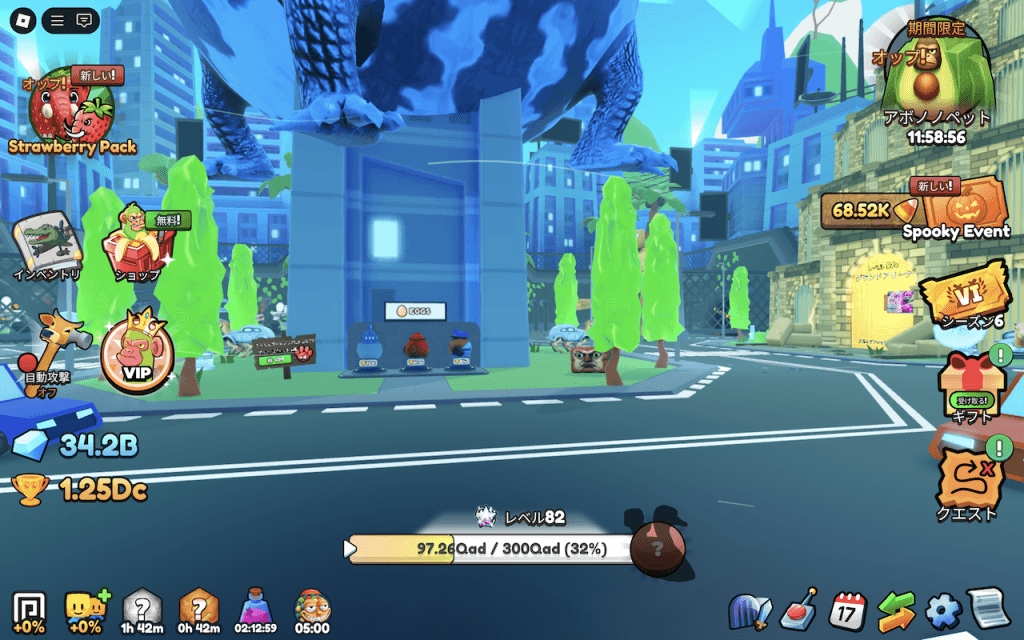Open the Roblox chat window button

click(85, 20)
